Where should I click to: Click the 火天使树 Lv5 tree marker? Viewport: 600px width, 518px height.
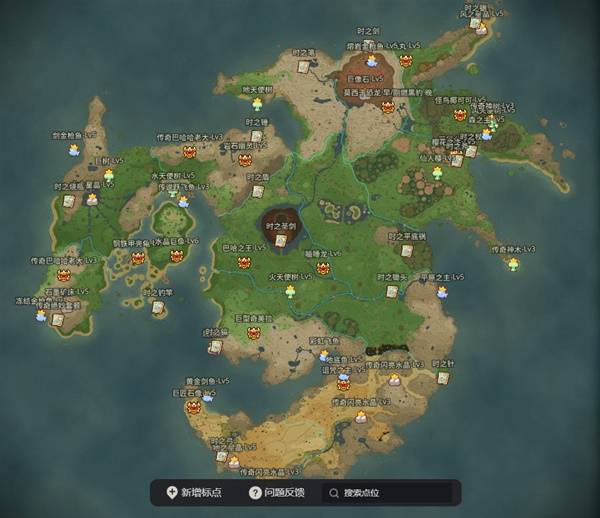[290, 290]
